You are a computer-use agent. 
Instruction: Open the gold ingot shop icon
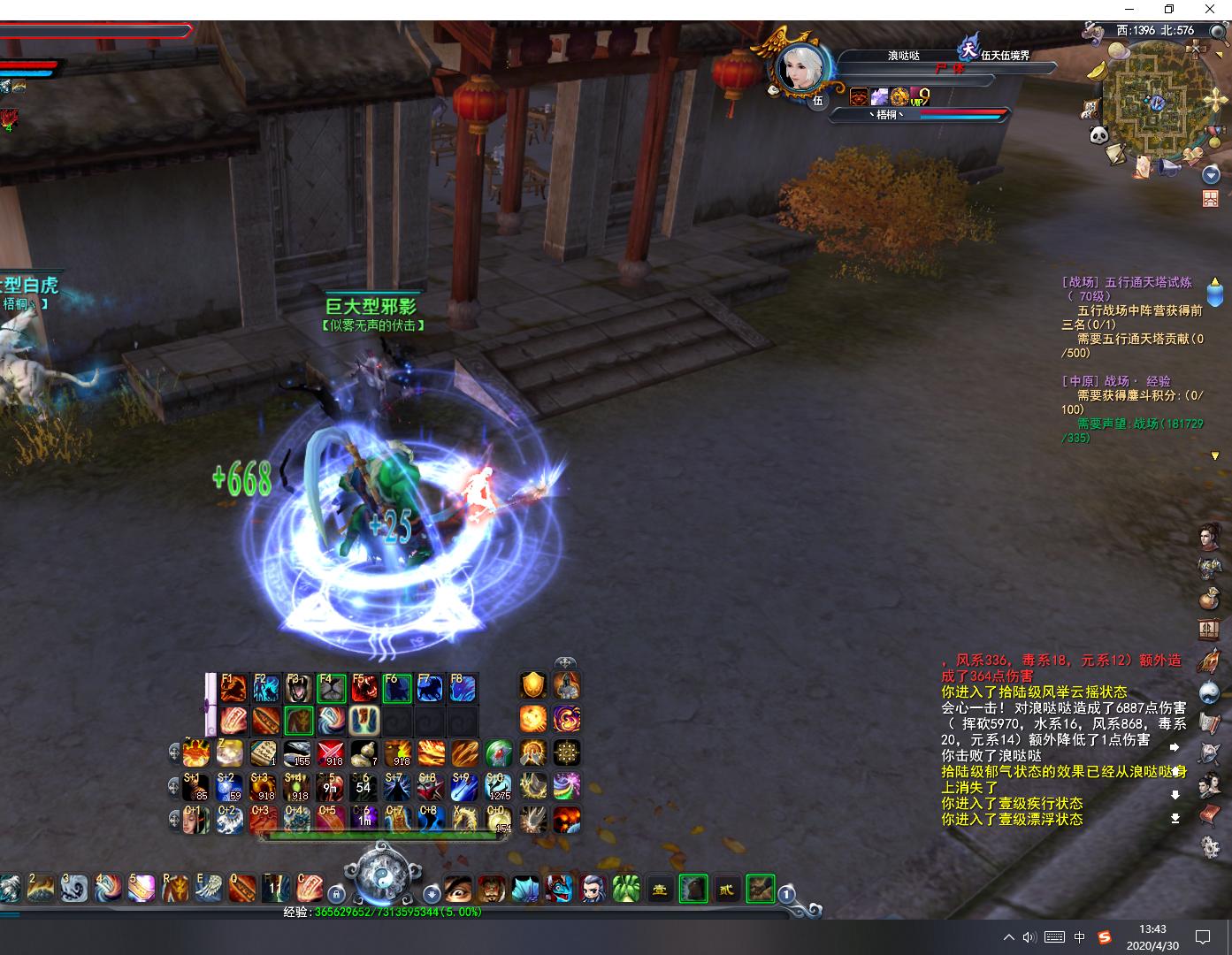click(1098, 71)
